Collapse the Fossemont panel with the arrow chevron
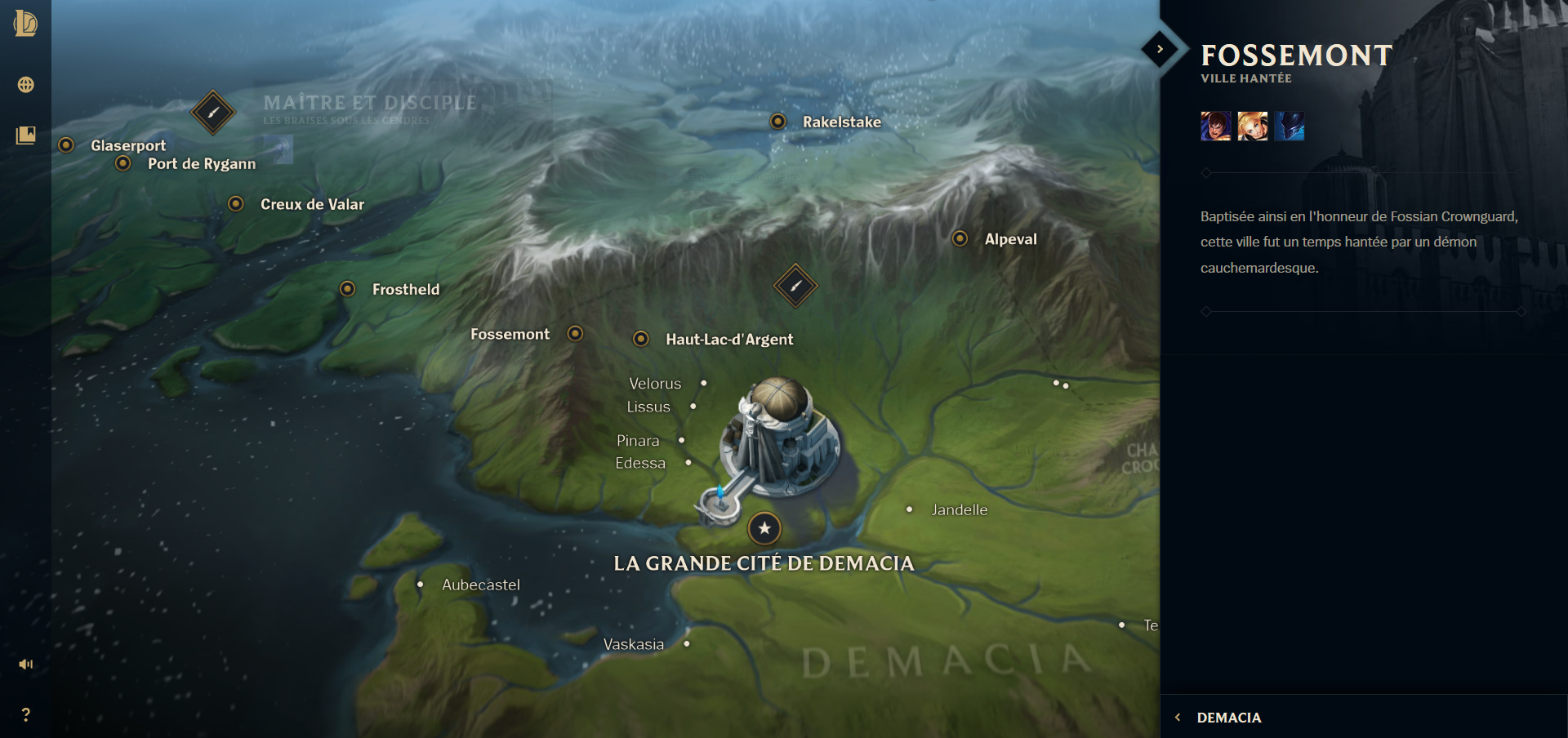This screenshot has width=1568, height=738. (x=1159, y=49)
